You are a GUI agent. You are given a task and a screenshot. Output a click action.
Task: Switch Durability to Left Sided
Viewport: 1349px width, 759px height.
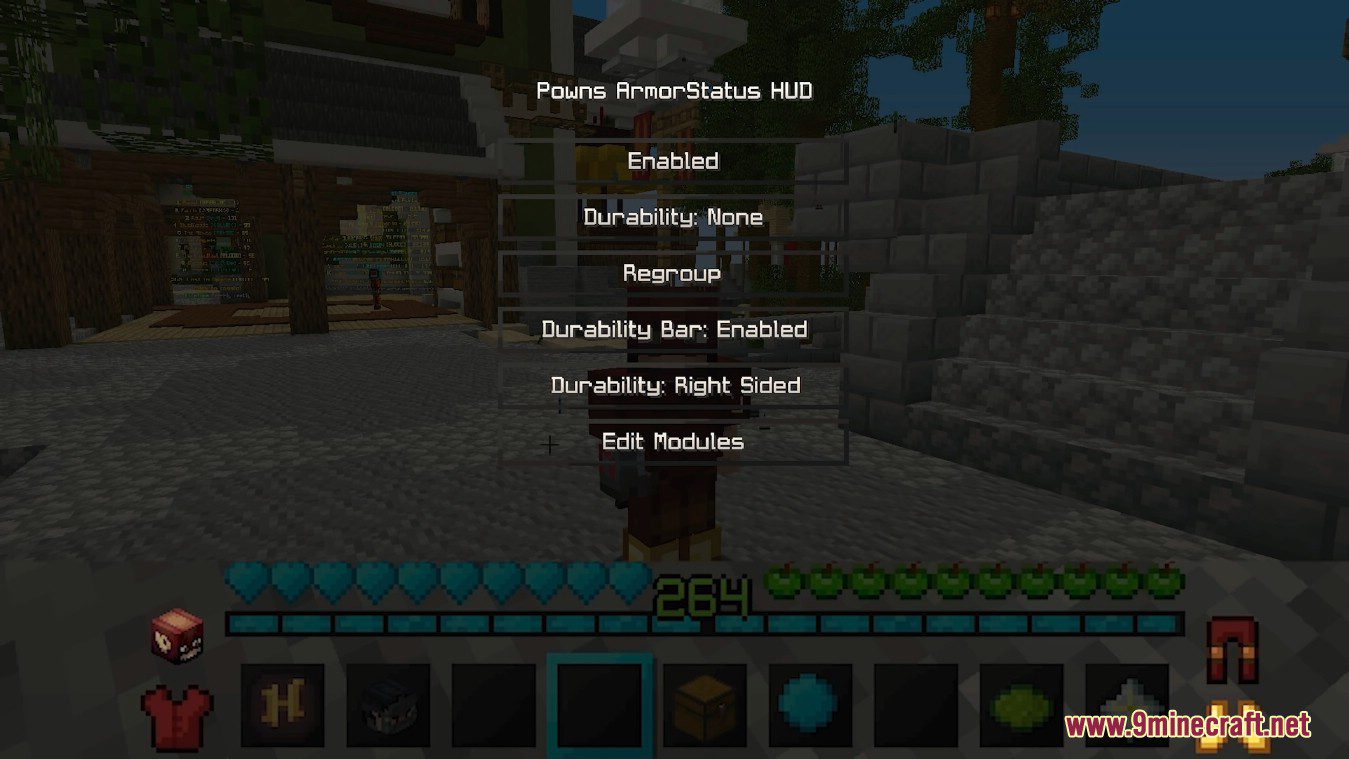(673, 385)
